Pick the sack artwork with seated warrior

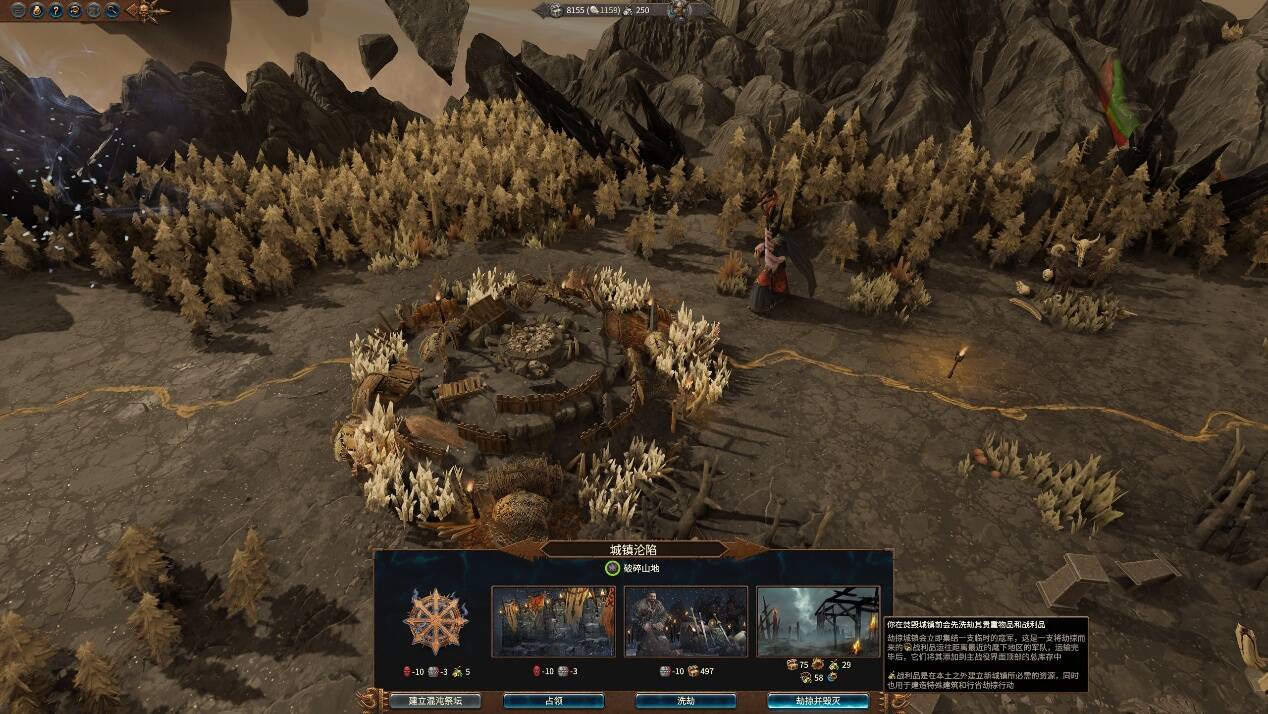point(685,621)
